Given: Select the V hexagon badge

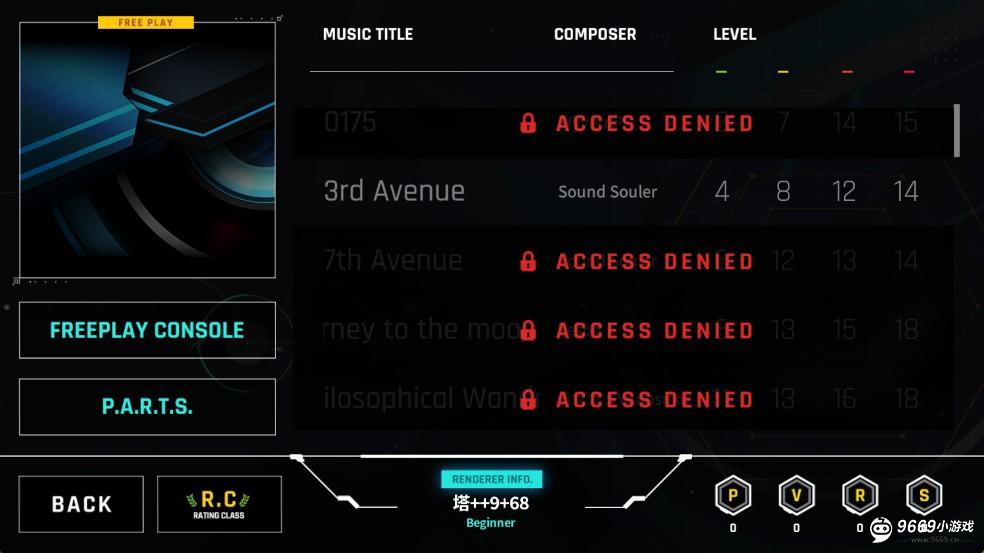Looking at the screenshot, I should click(x=796, y=496).
